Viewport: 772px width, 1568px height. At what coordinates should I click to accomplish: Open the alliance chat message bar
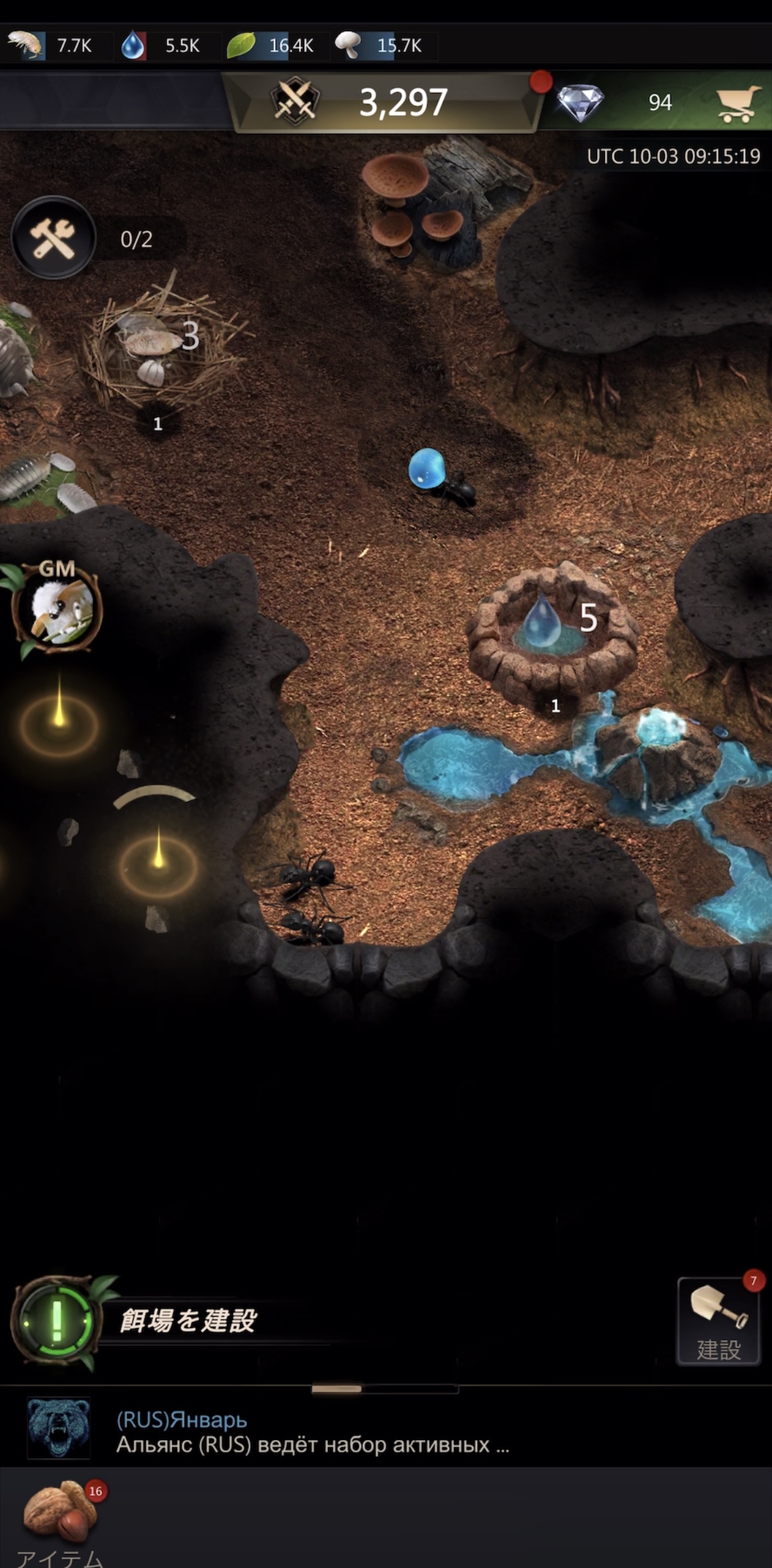310,1431
